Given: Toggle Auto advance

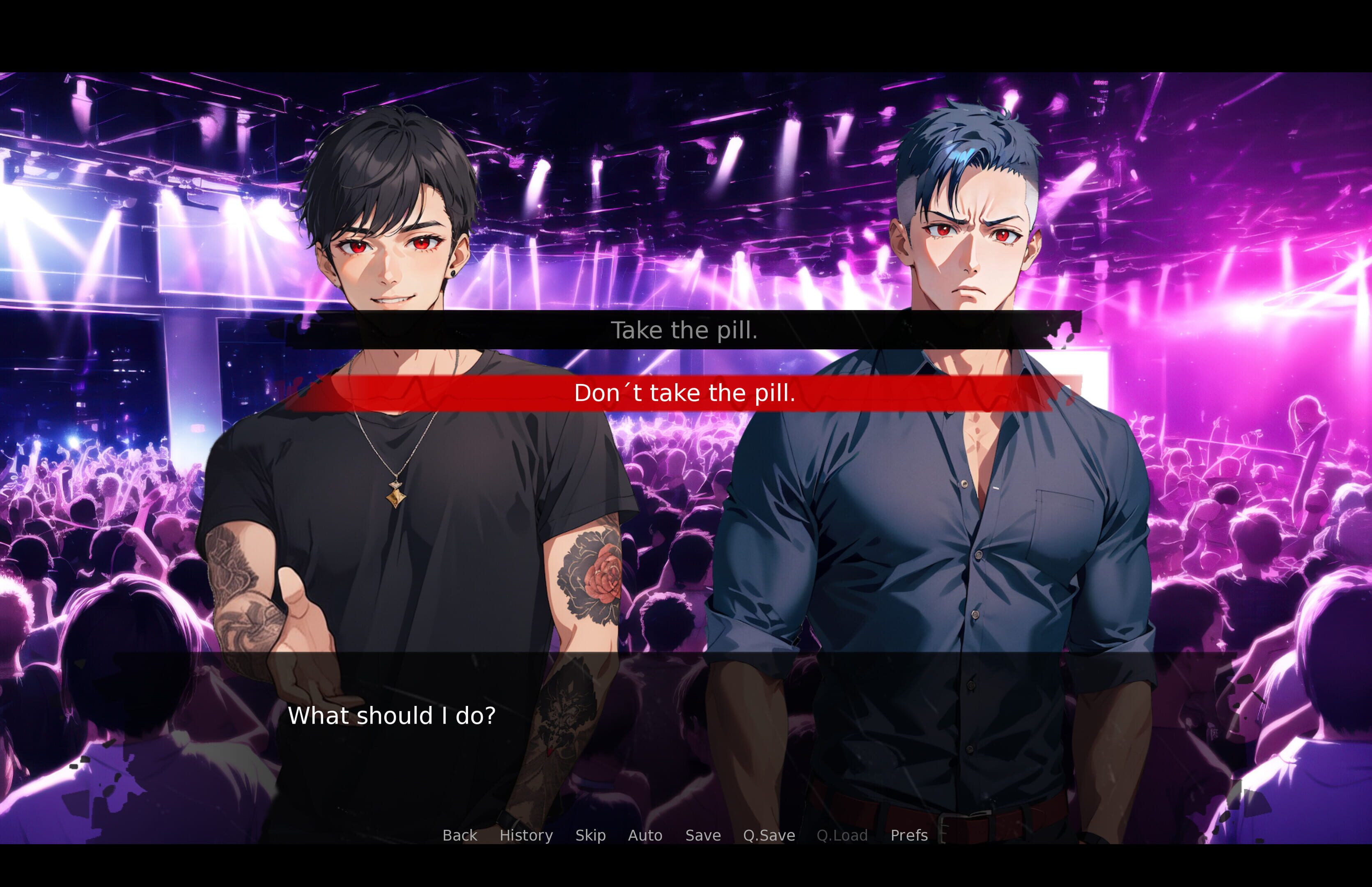Looking at the screenshot, I should click(x=645, y=835).
